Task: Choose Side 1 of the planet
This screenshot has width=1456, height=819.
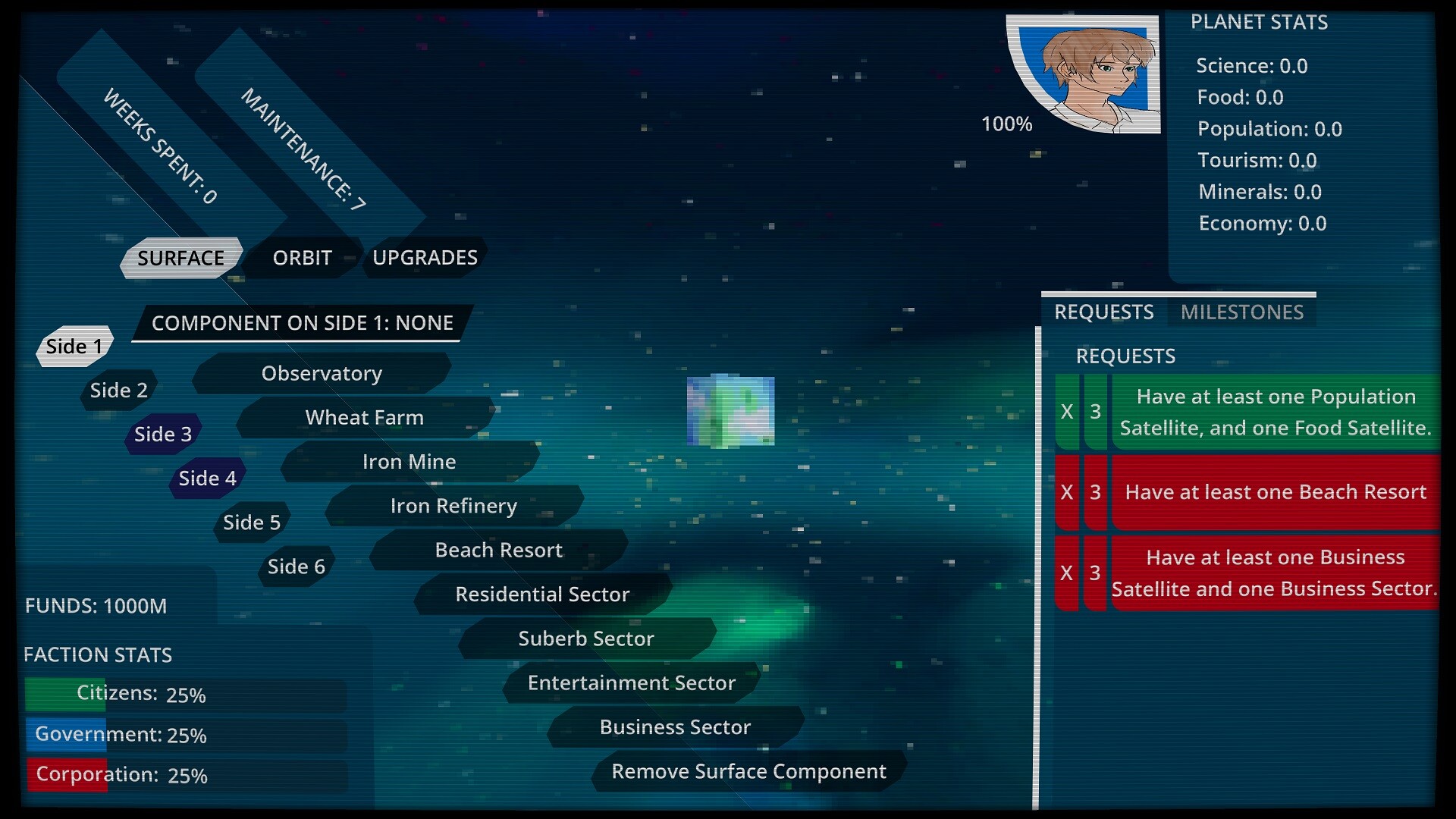Action: pyautogui.click(x=74, y=347)
